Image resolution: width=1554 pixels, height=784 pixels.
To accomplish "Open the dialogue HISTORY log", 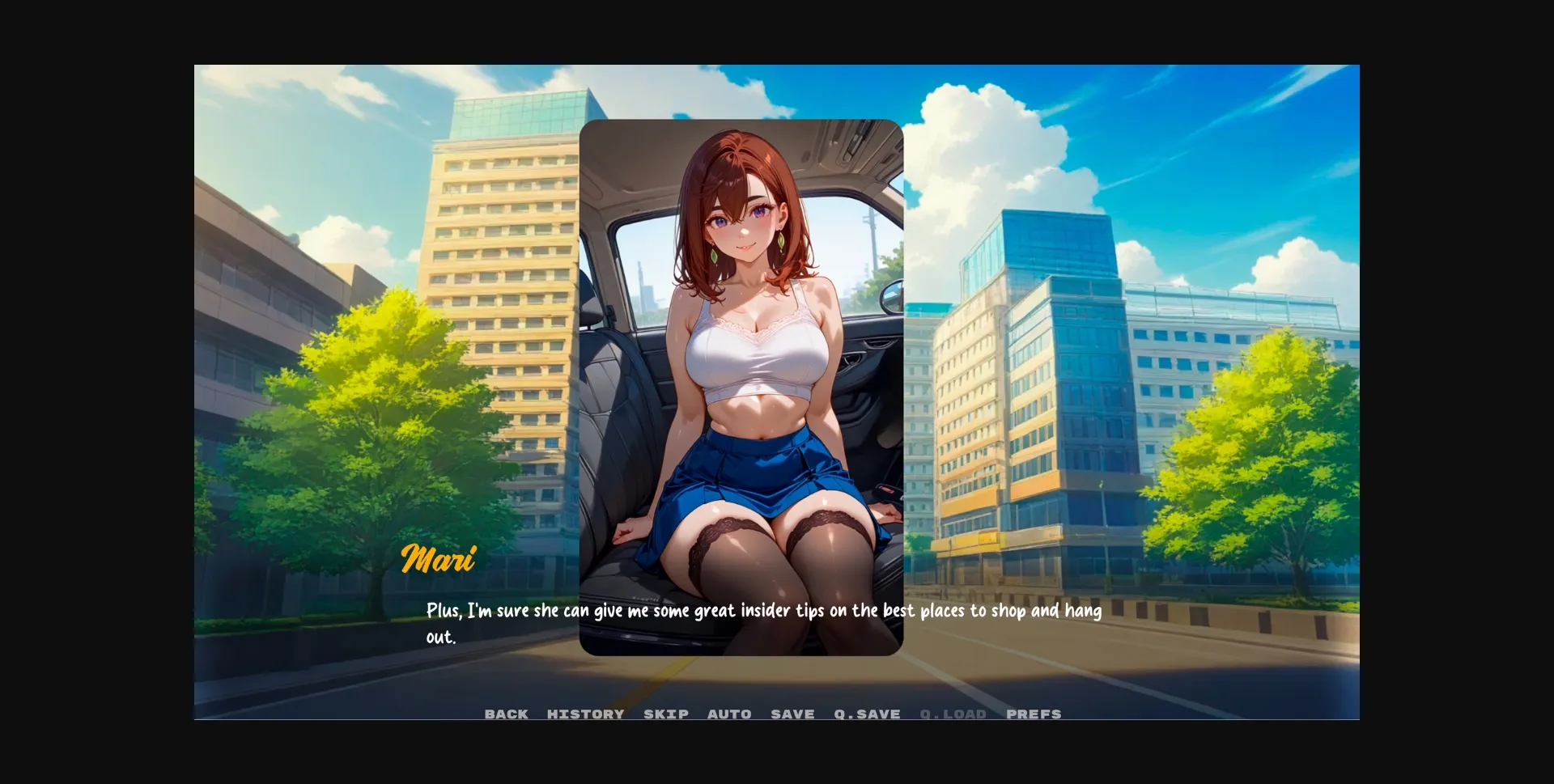I will [x=585, y=714].
